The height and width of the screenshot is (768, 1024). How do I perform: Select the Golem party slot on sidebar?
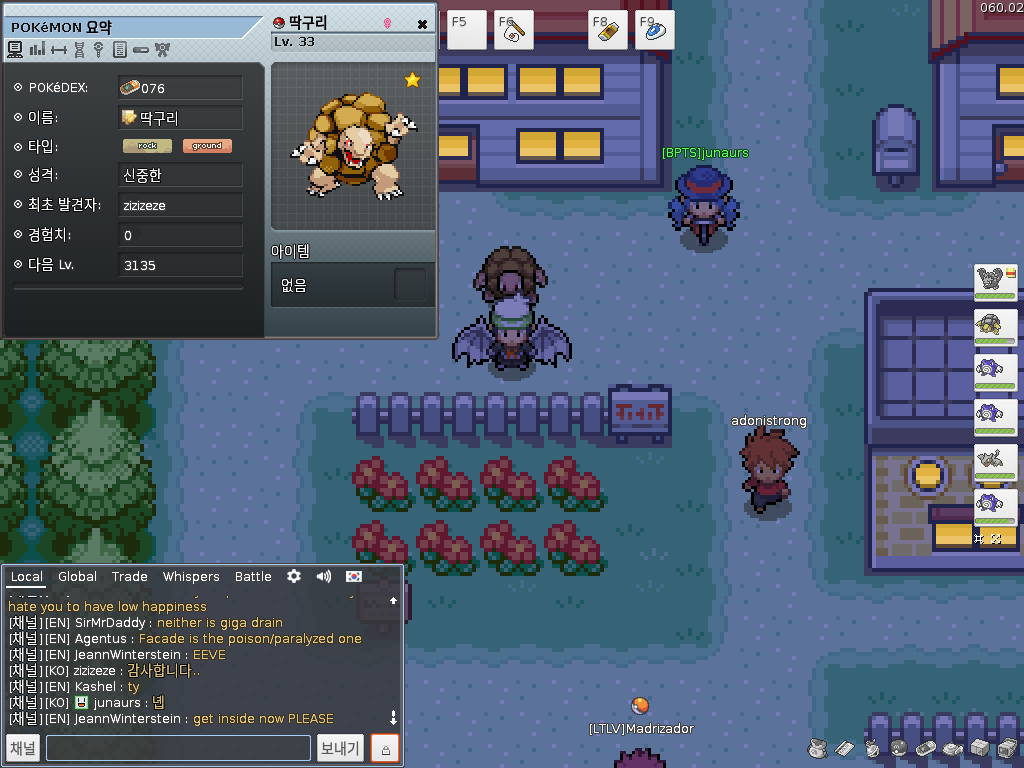(995, 328)
